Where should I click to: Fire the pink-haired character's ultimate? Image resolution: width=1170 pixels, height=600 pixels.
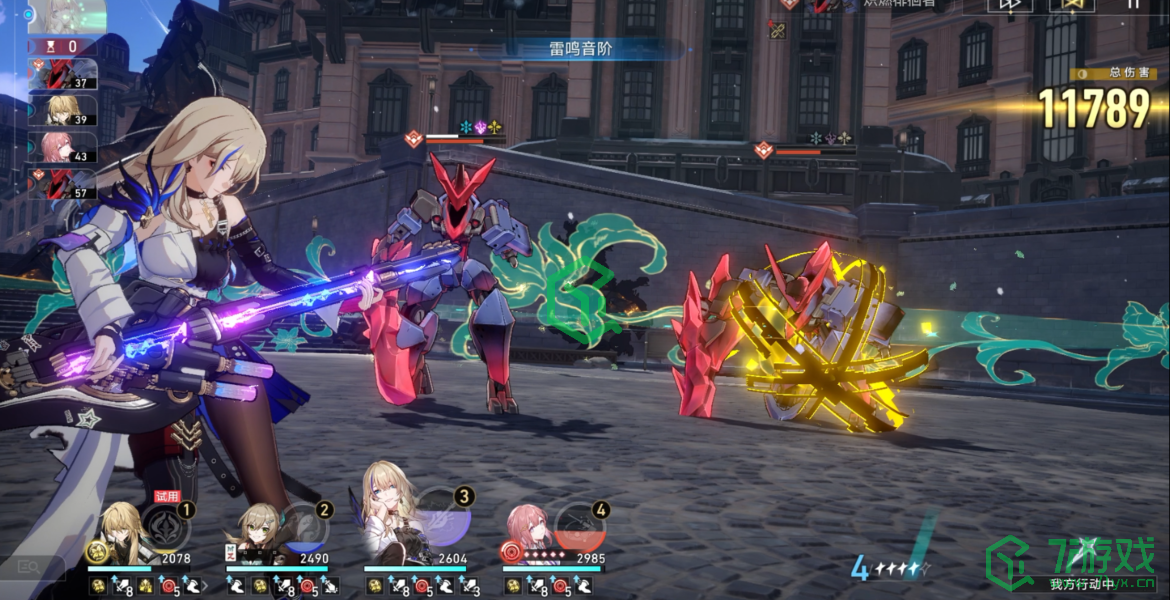(x=580, y=527)
